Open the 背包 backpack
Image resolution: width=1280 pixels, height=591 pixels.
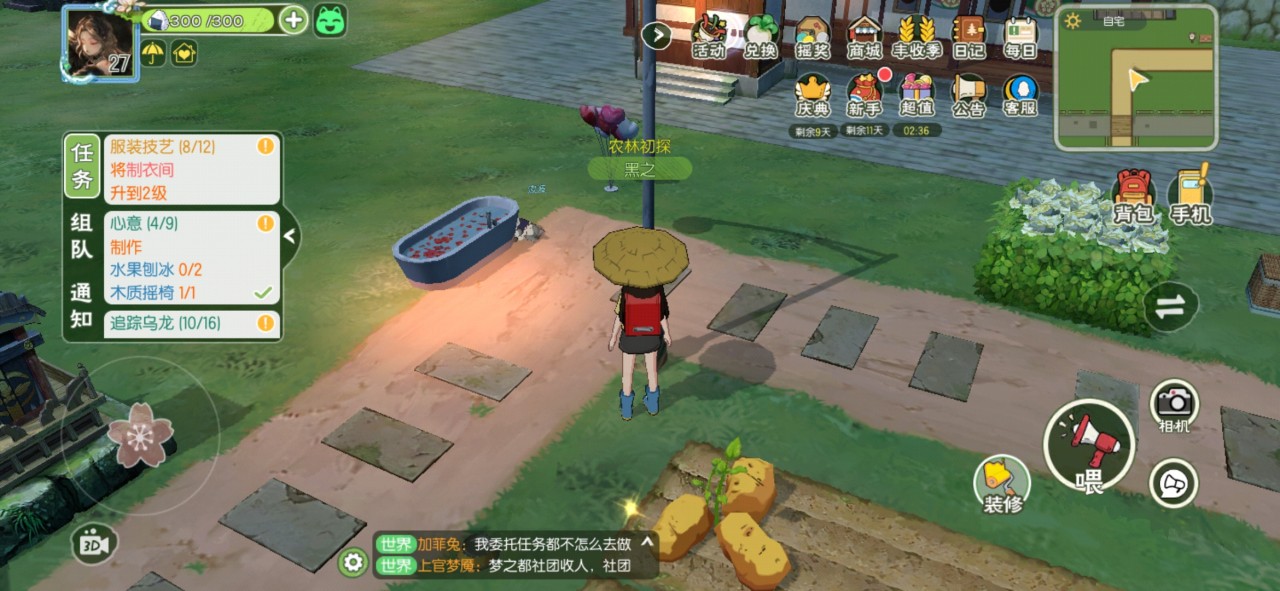(1134, 196)
